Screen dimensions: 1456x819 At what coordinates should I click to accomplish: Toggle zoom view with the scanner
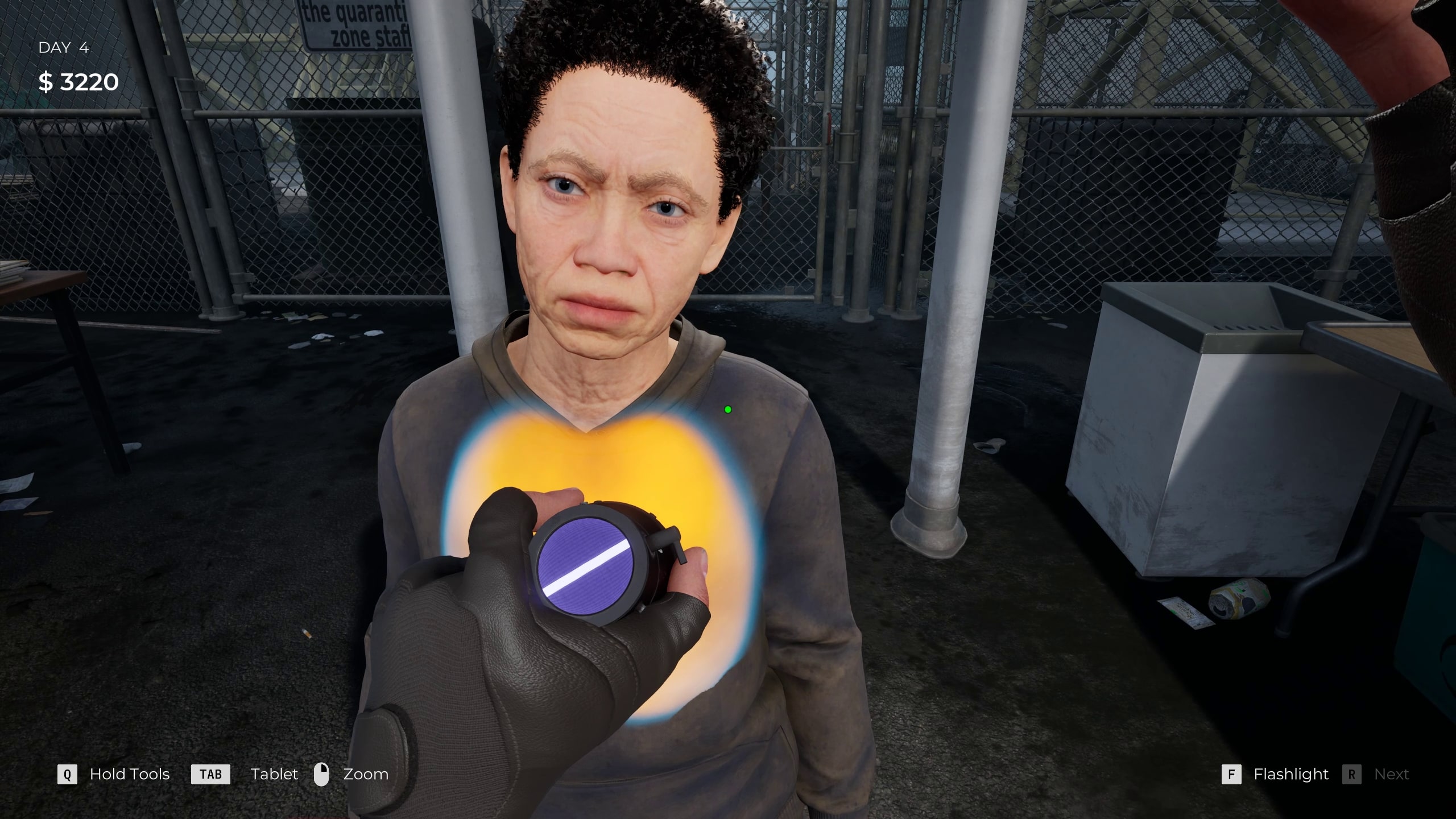(x=322, y=774)
